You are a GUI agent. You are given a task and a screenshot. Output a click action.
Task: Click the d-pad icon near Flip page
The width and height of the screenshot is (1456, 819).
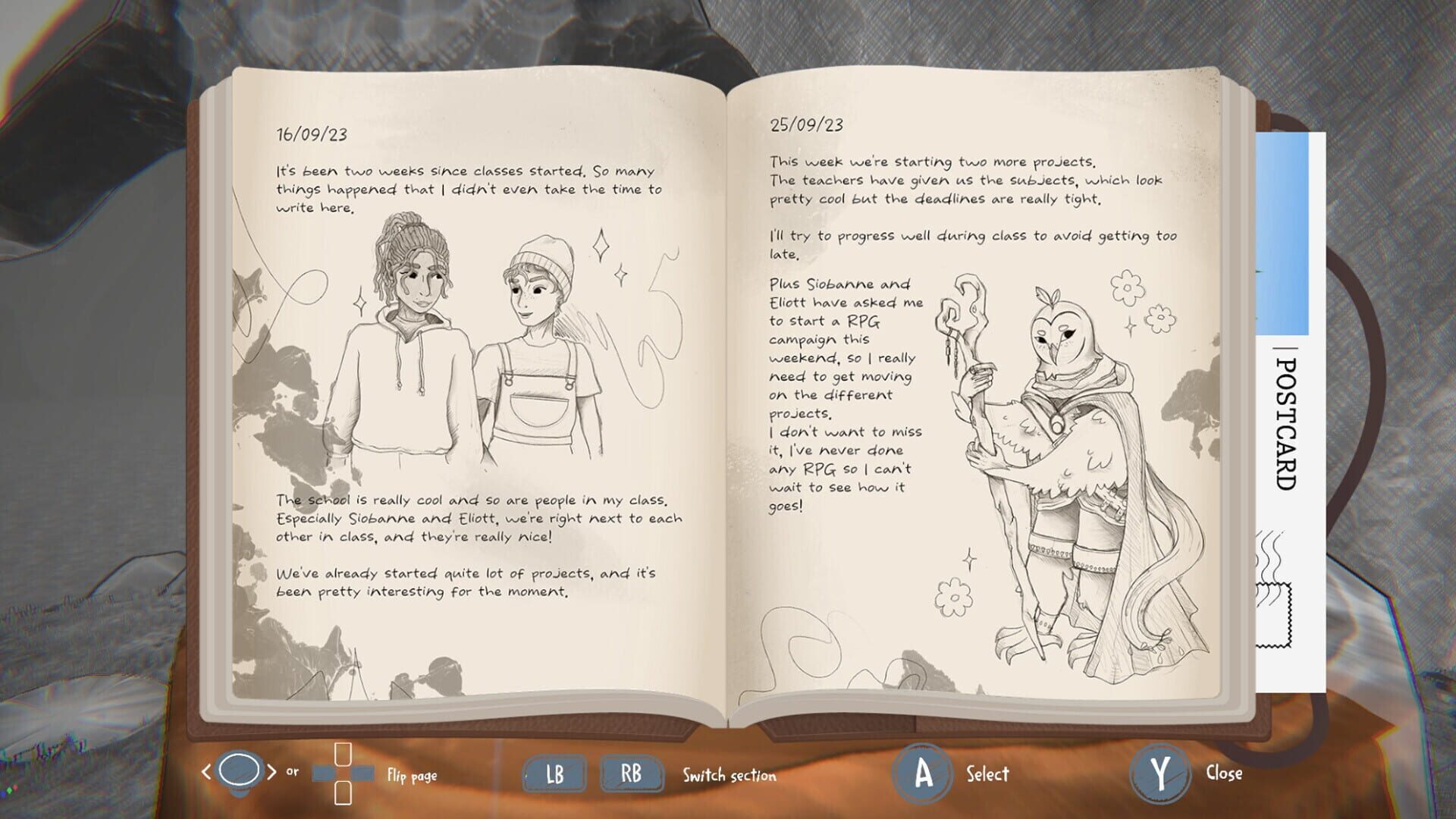point(342,774)
